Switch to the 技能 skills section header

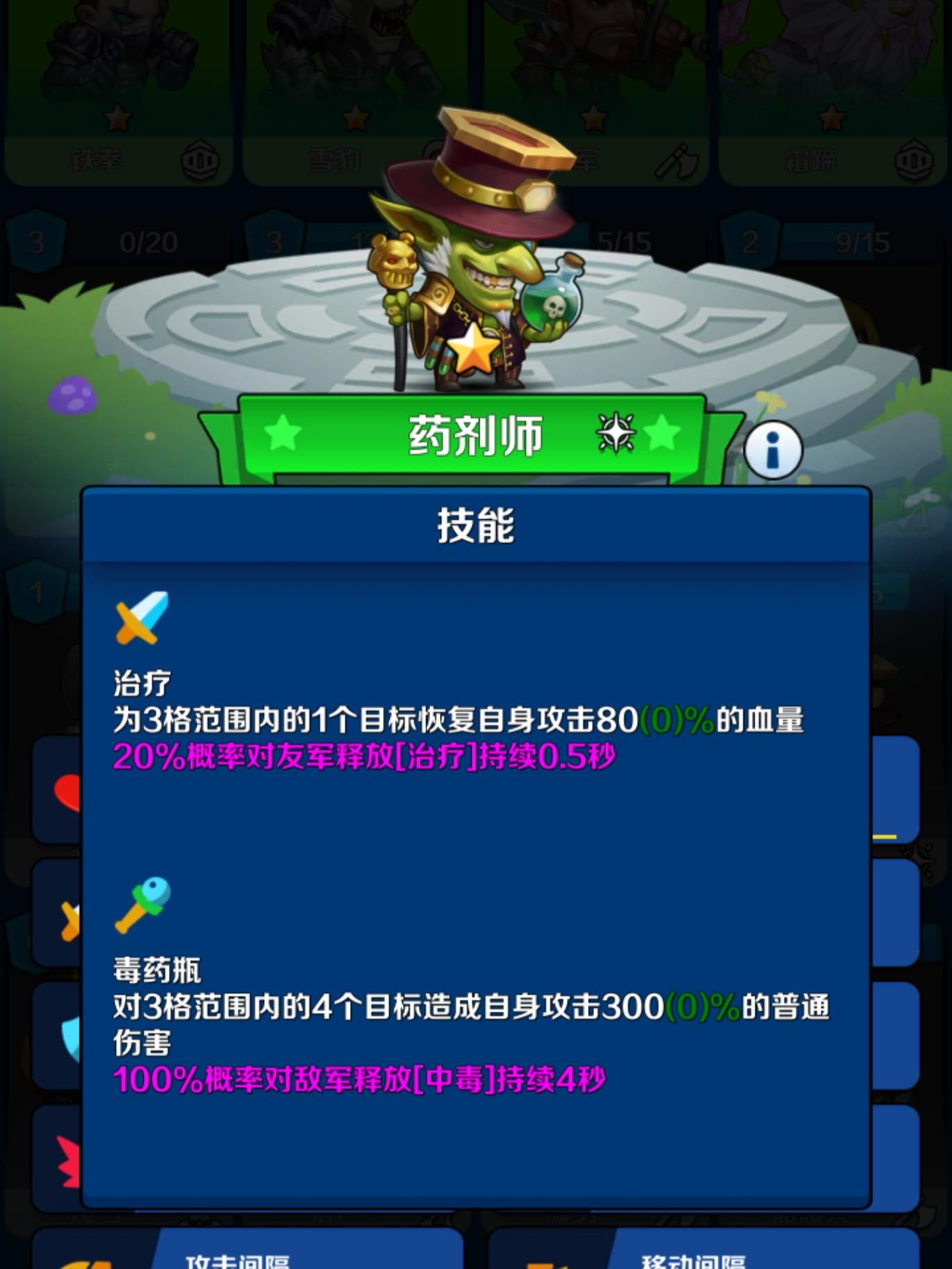click(x=476, y=525)
